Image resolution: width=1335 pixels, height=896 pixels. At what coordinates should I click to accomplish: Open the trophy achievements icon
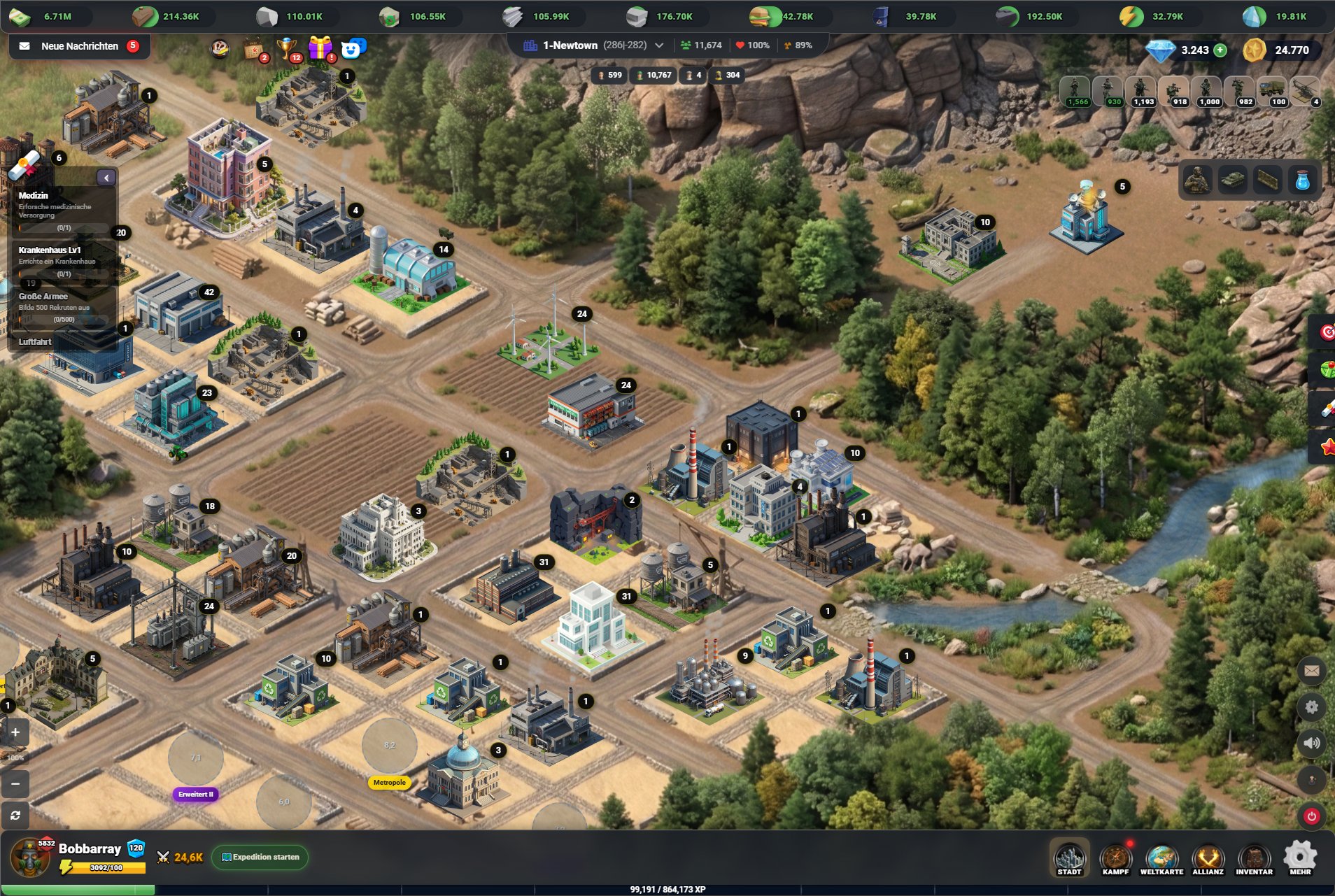287,48
